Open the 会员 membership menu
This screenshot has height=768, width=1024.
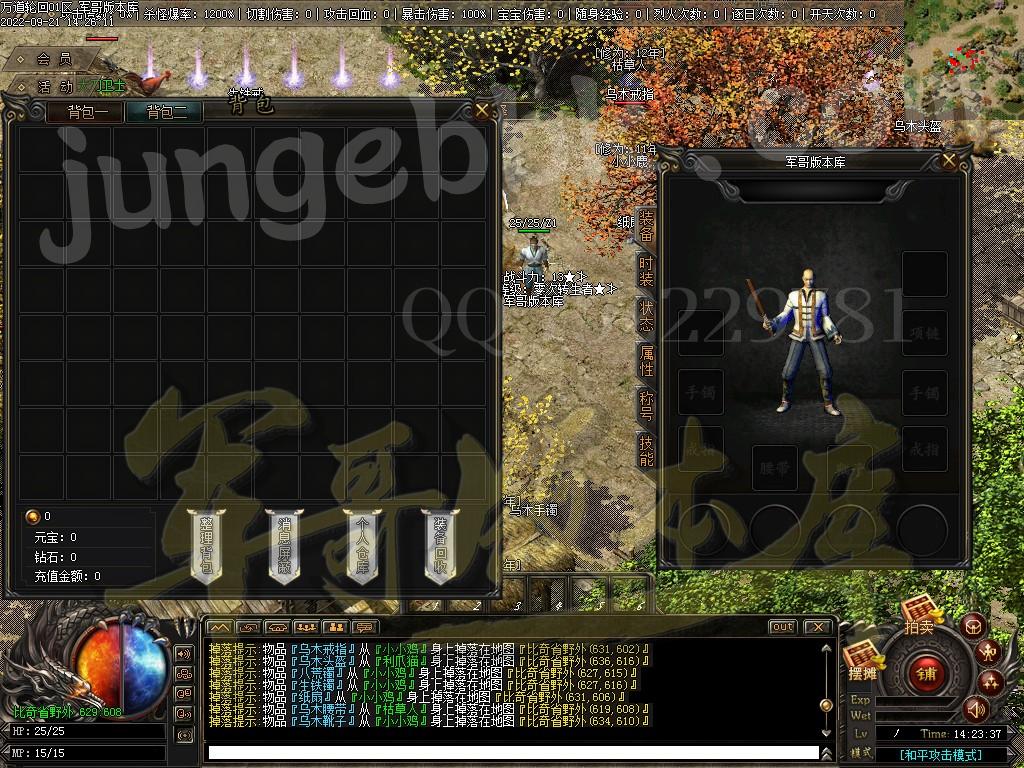click(x=54, y=60)
